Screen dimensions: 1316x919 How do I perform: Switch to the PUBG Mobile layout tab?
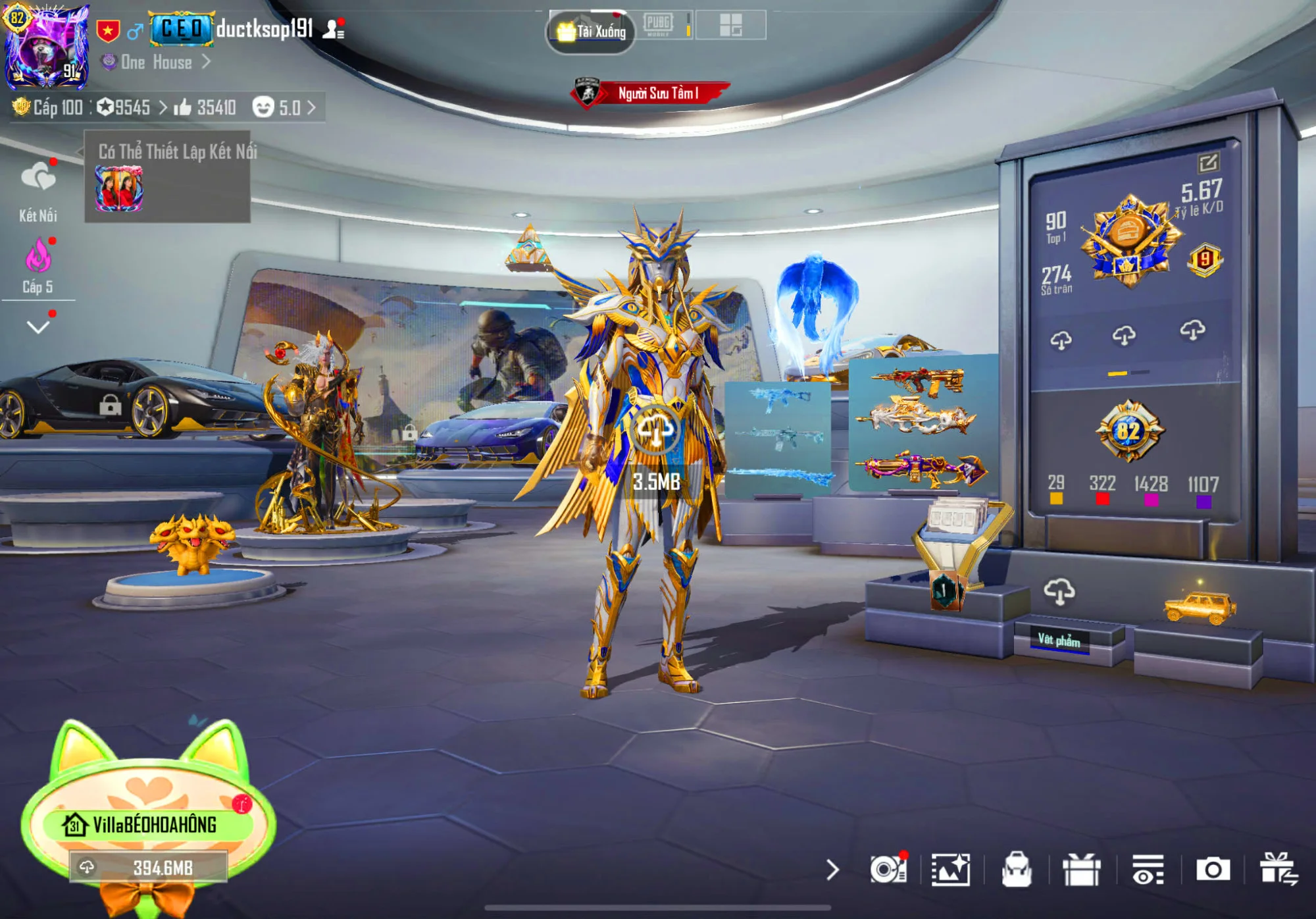point(658,25)
